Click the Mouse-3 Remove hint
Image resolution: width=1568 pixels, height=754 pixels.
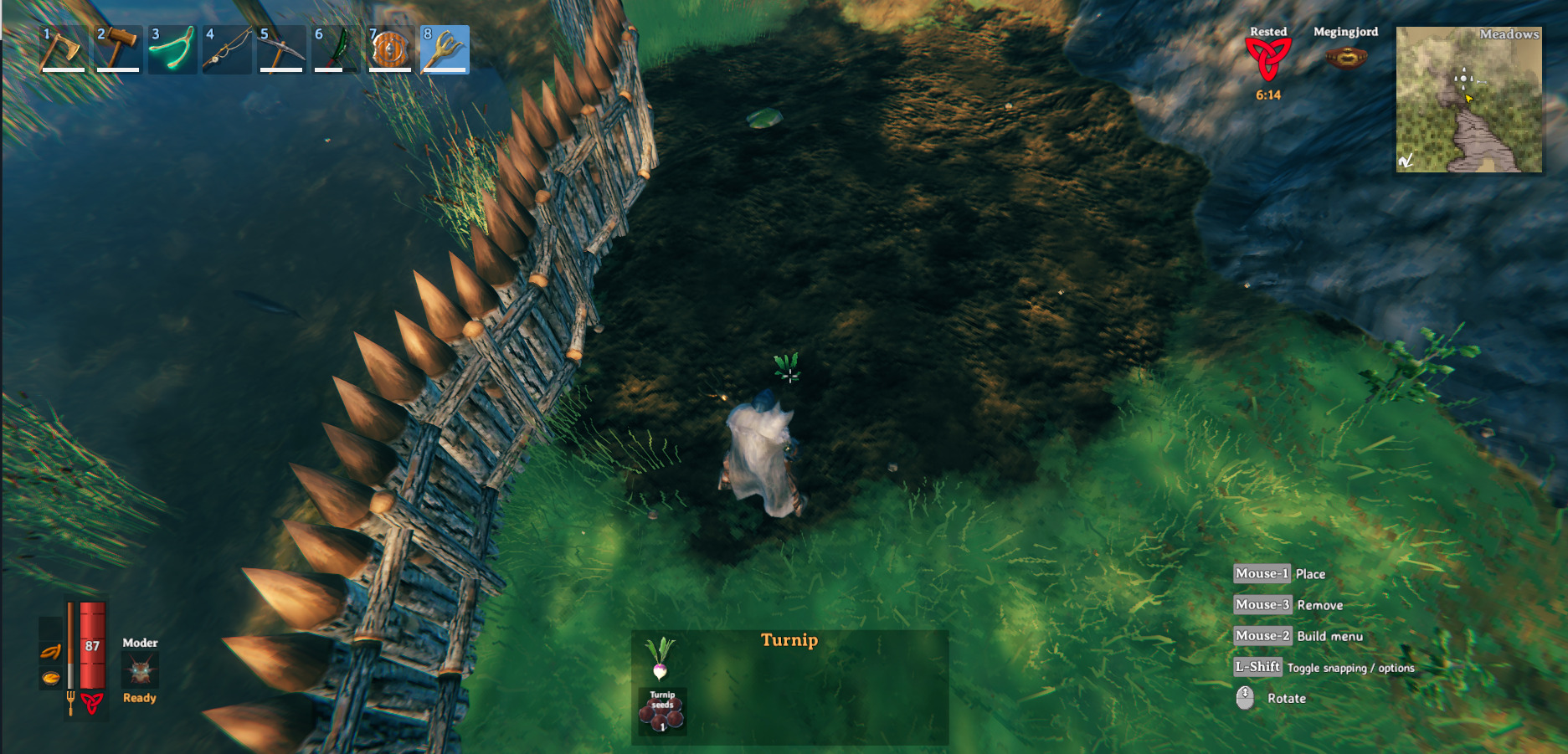click(1262, 604)
